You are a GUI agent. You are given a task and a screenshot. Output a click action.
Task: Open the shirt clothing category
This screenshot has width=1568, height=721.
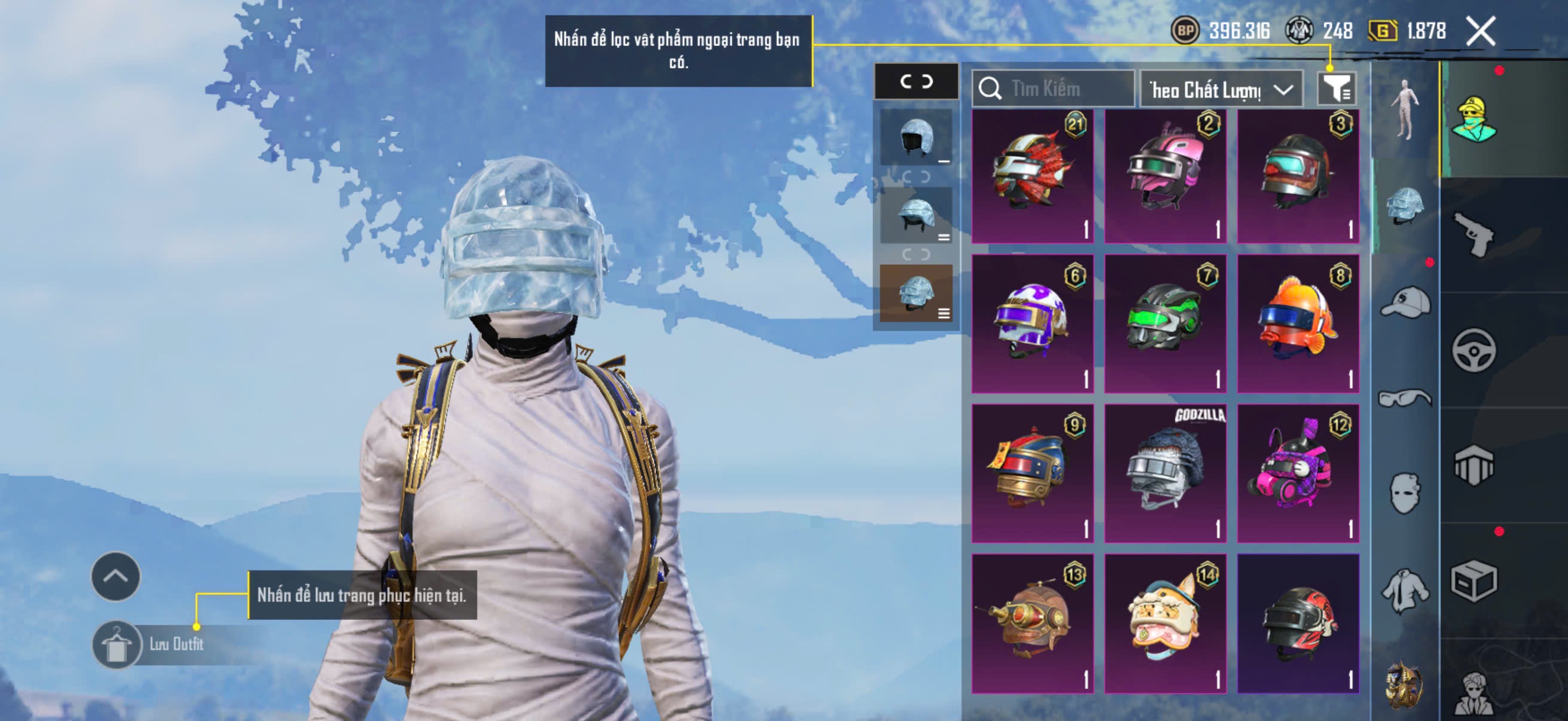1405,590
